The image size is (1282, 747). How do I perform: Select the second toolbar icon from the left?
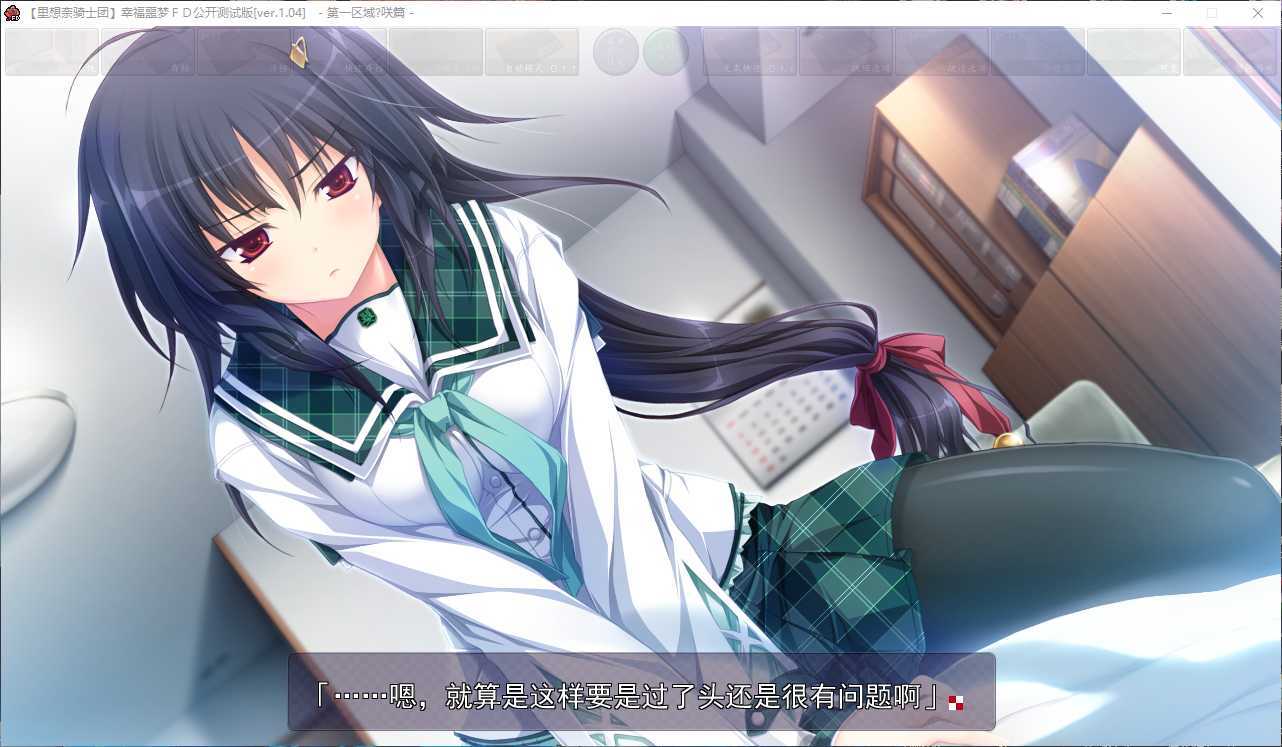tap(148, 52)
